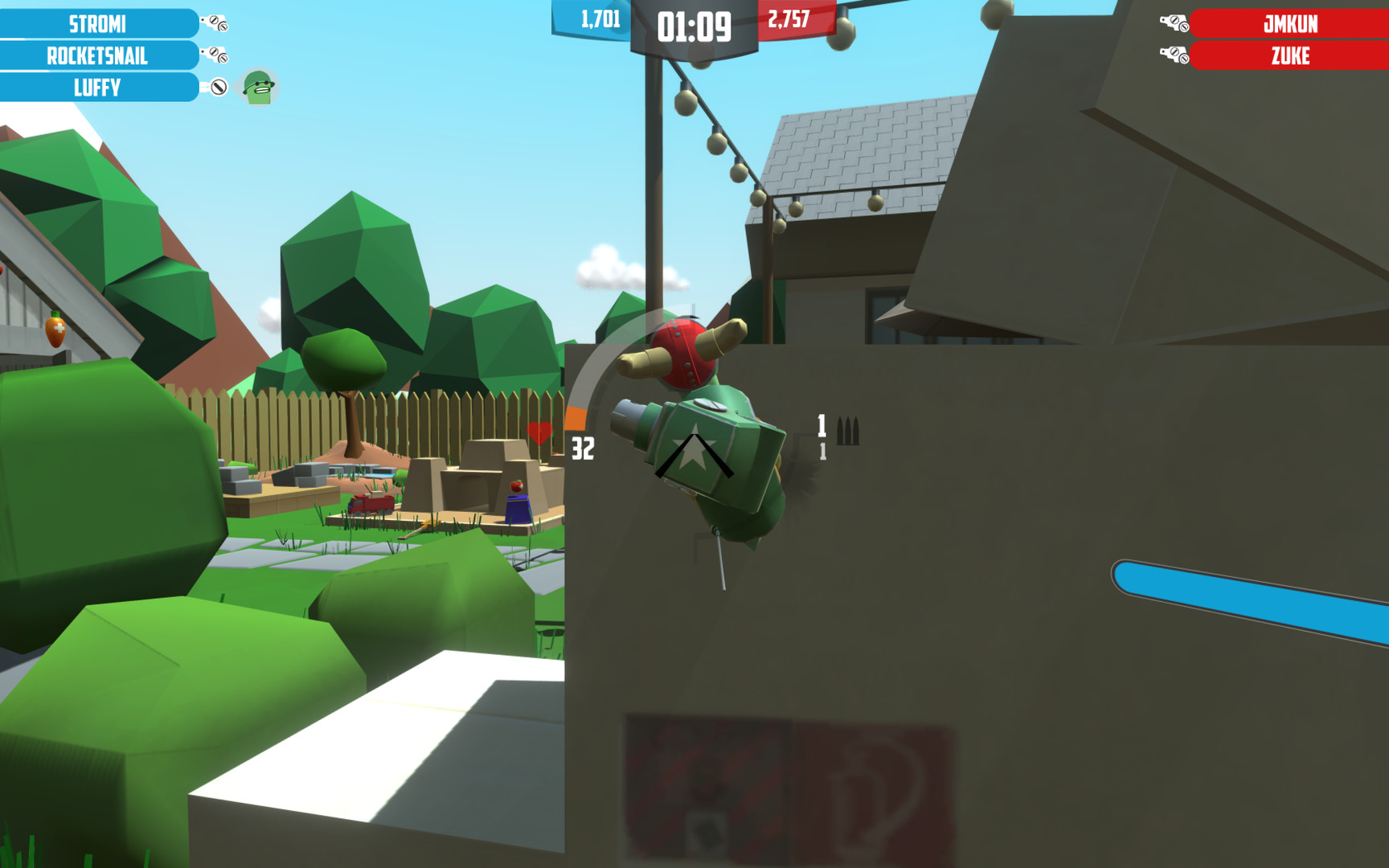Viewport: 1389px width, 868px height.
Task: Open the green soldier avatar portrait
Action: pyautogui.click(x=259, y=87)
